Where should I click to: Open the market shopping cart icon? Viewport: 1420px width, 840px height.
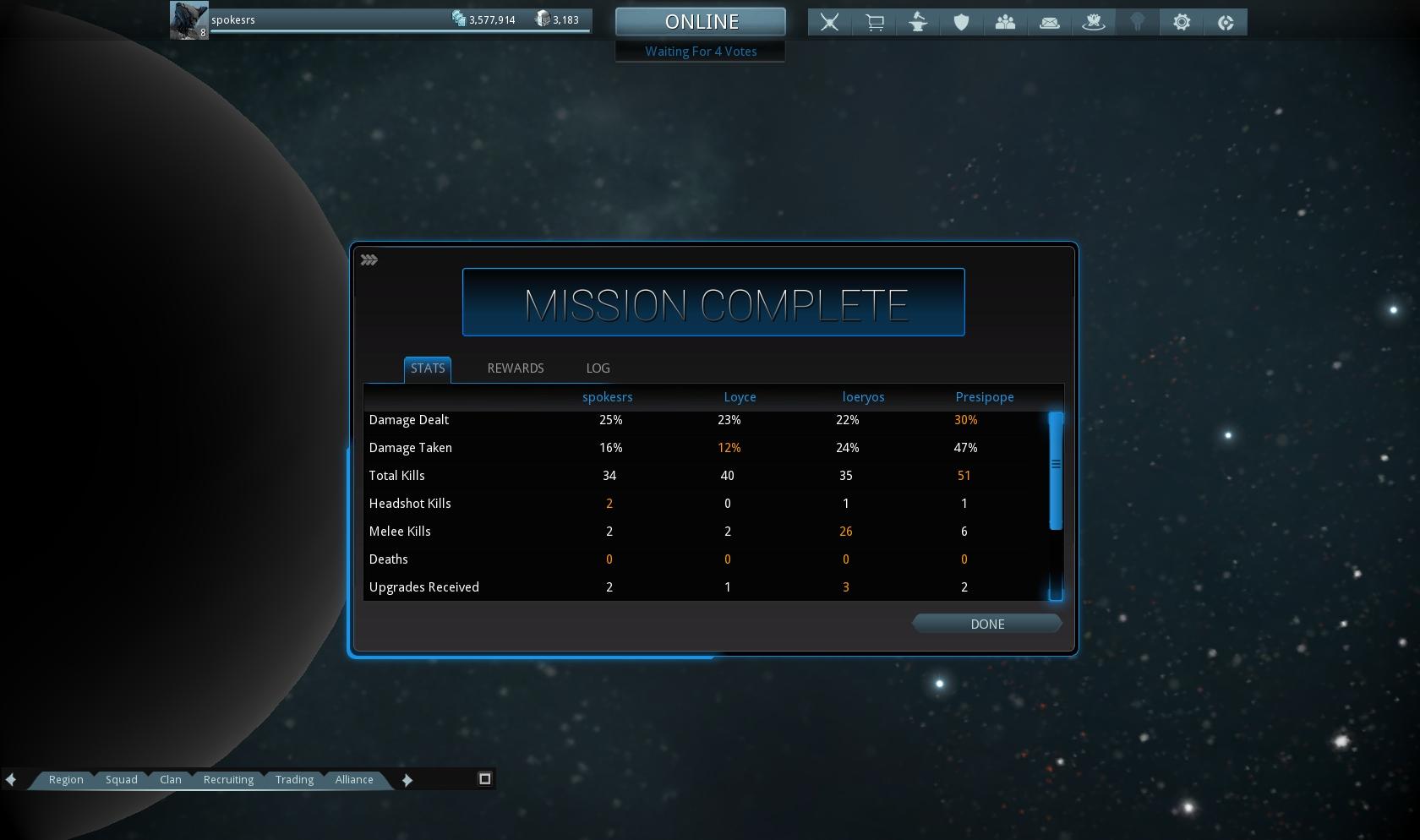tap(874, 23)
